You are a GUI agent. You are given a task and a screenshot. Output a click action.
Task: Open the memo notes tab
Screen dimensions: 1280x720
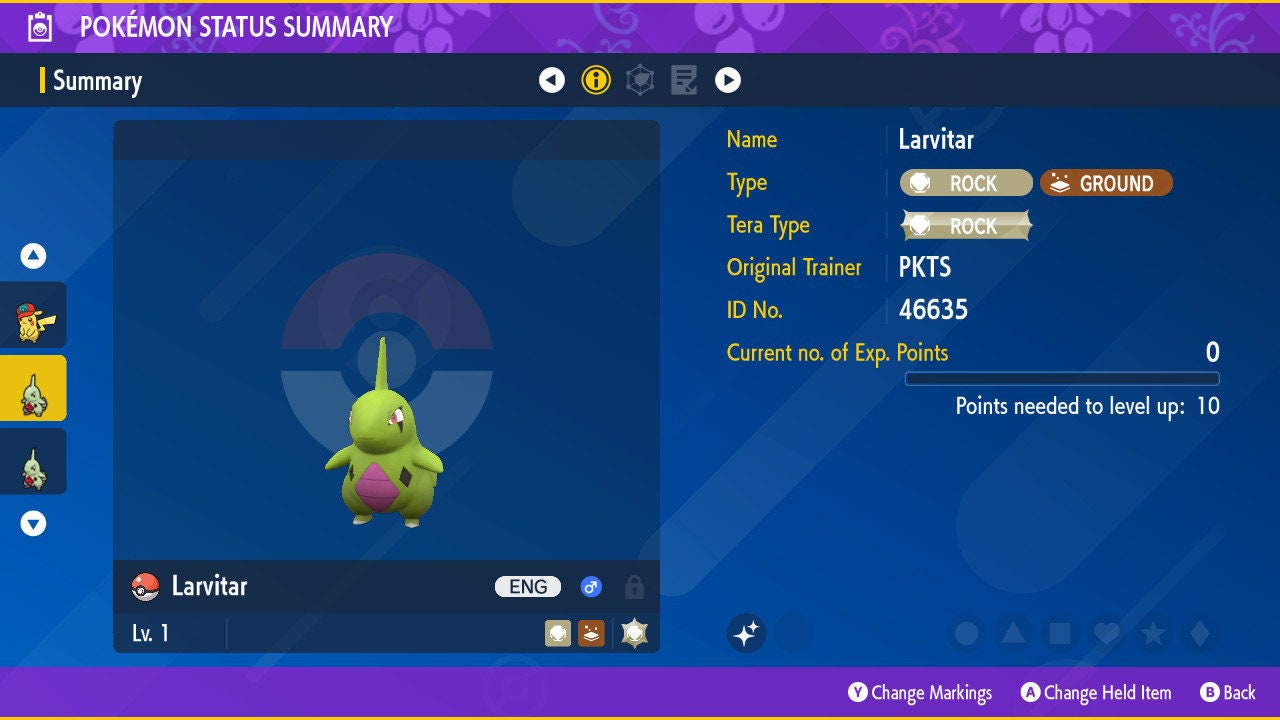(x=684, y=80)
